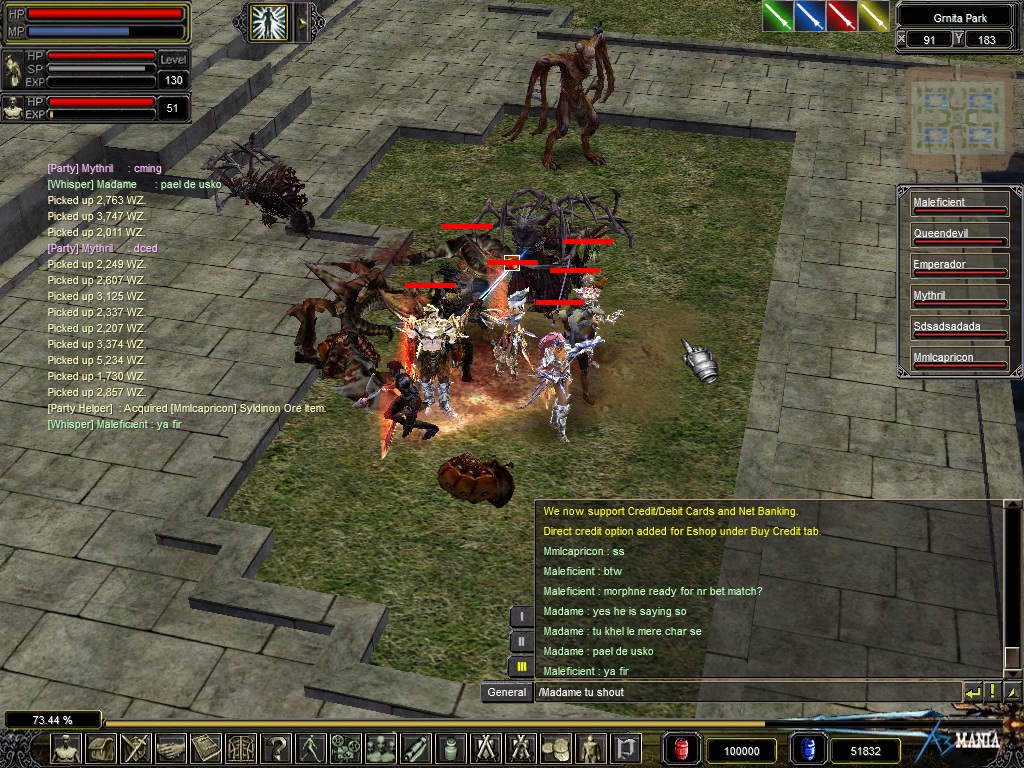This screenshot has height=768, width=1024.
Task: Open the question mark help button
Action: [275, 748]
